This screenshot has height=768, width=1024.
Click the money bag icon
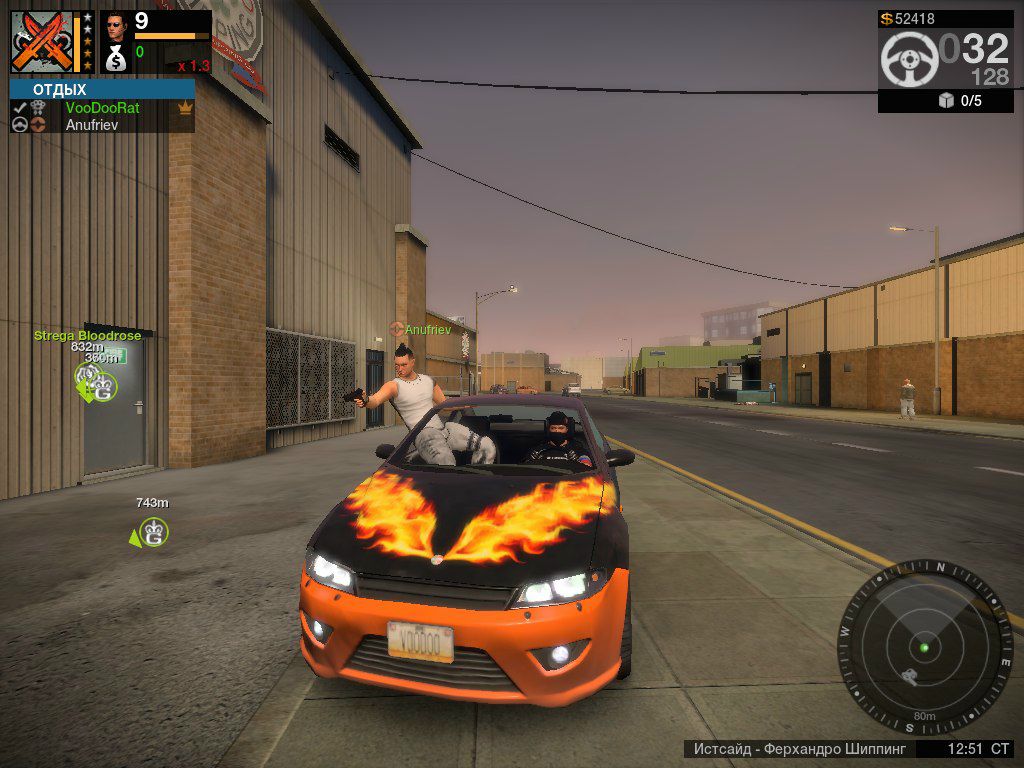pyautogui.click(x=116, y=58)
